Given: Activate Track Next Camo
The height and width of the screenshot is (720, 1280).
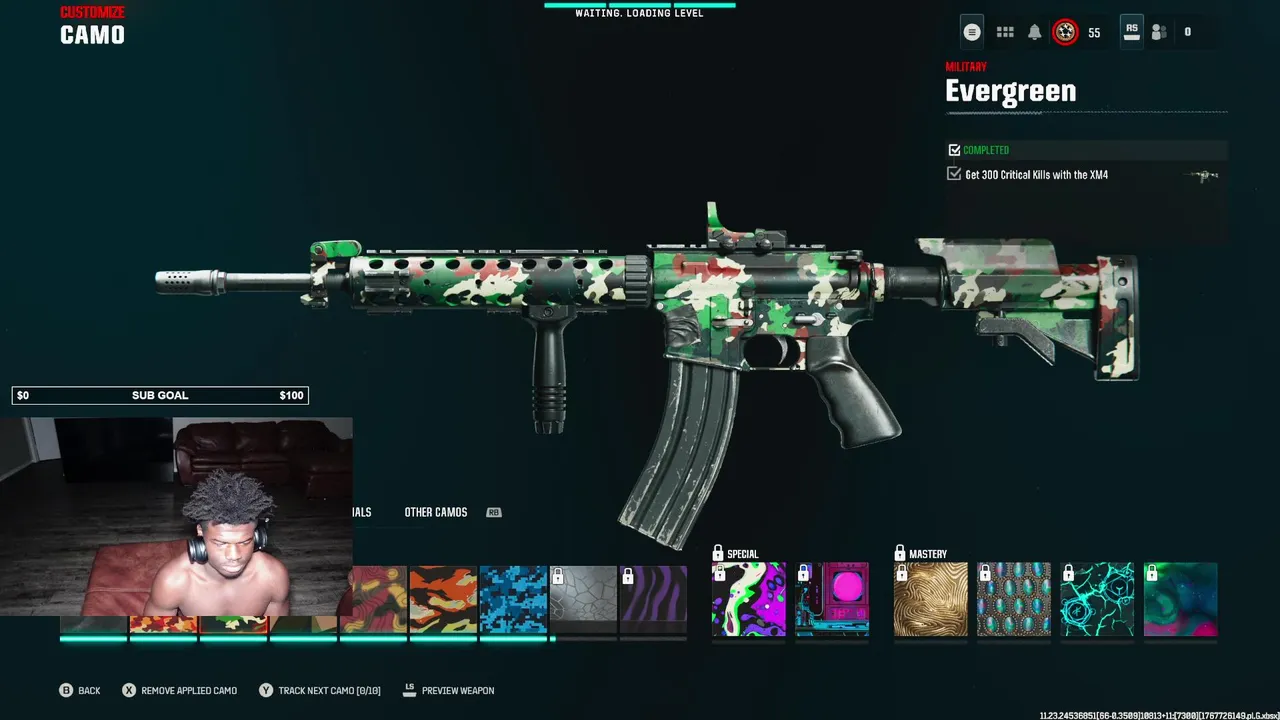Looking at the screenshot, I should point(329,691).
